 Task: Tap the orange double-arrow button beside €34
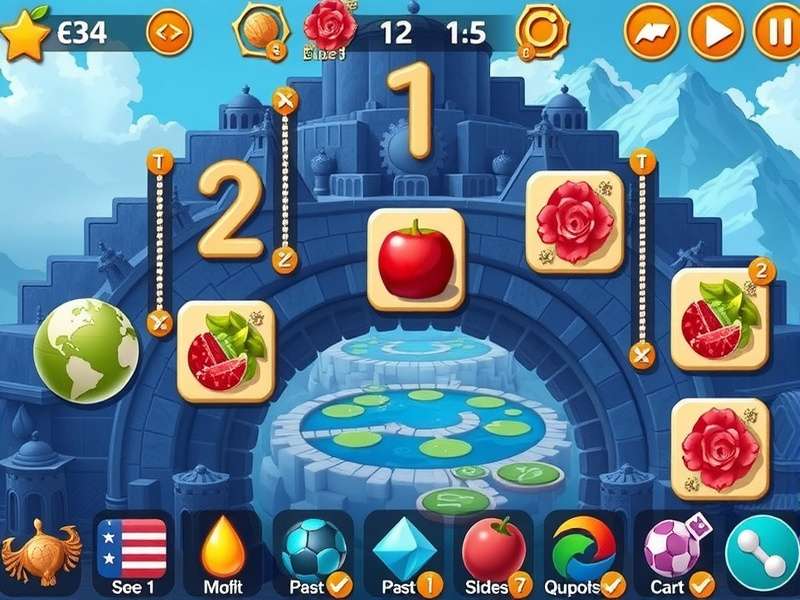(x=168, y=33)
